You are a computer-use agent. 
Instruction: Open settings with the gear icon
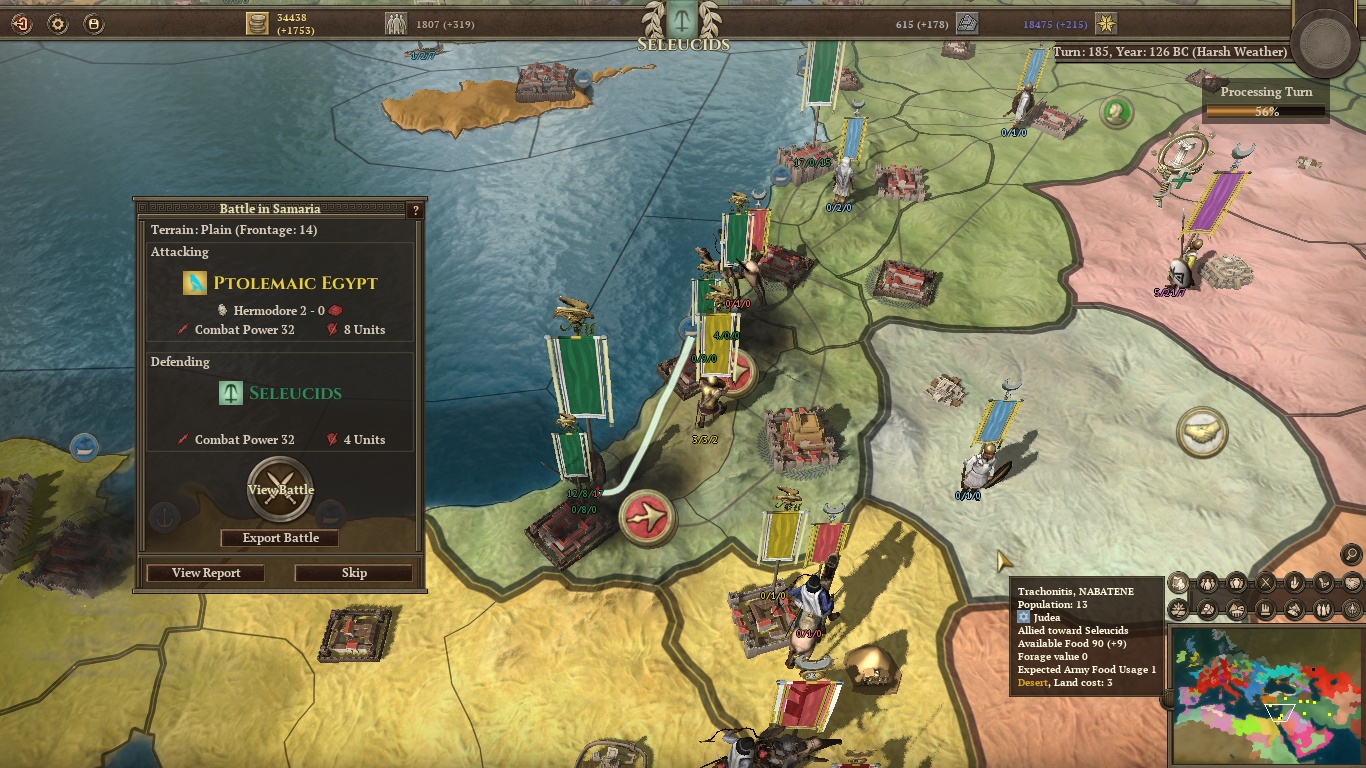point(58,24)
